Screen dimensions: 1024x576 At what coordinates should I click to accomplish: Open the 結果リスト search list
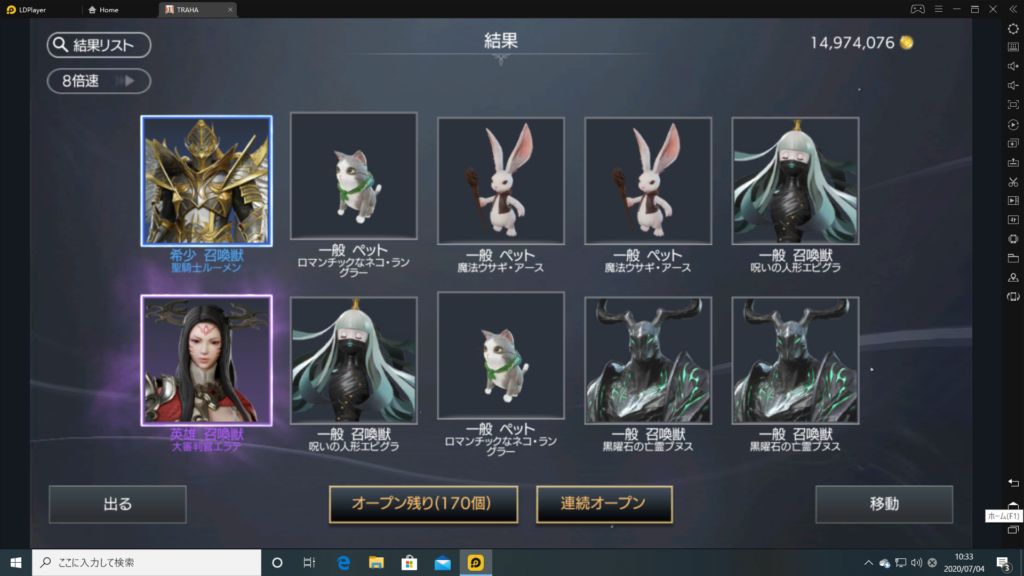point(98,45)
